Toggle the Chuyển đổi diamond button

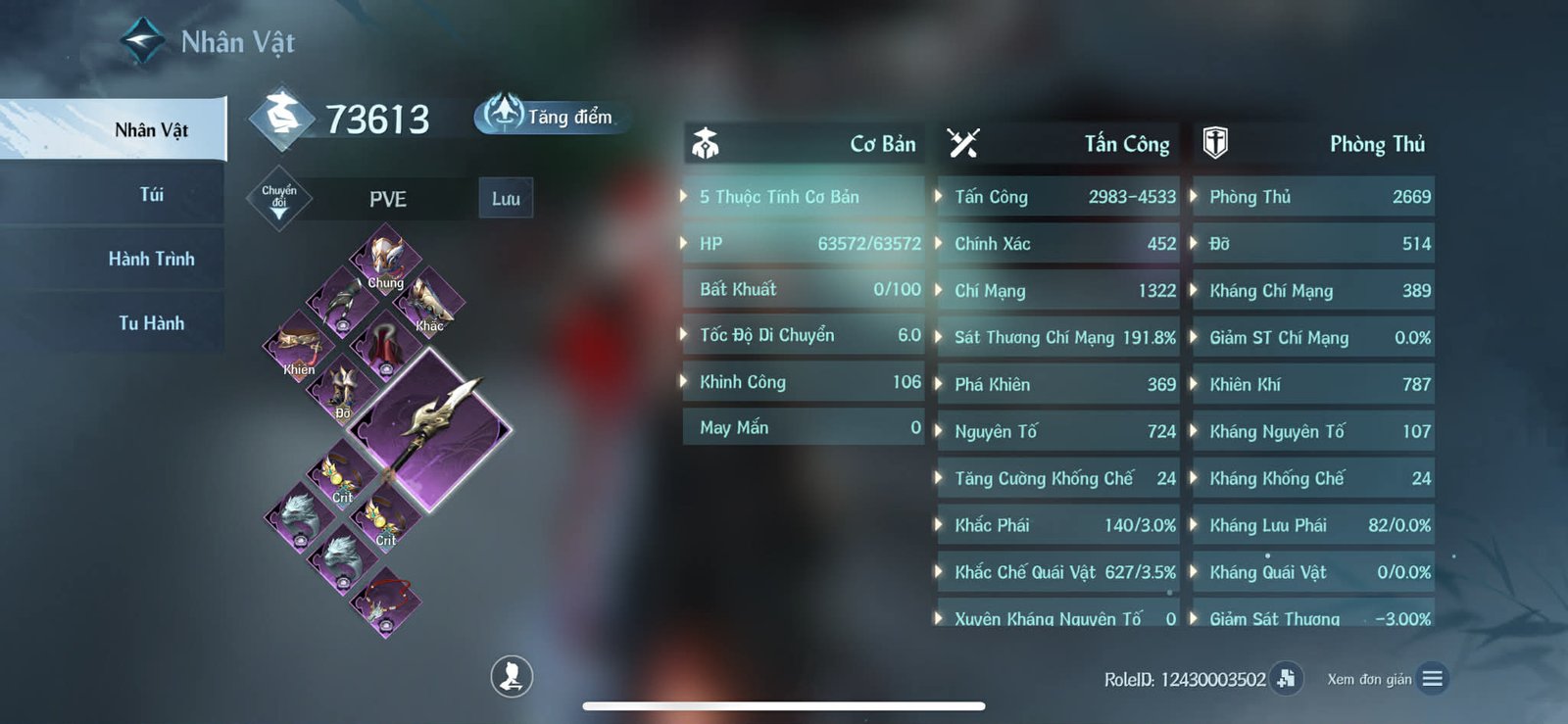(279, 198)
